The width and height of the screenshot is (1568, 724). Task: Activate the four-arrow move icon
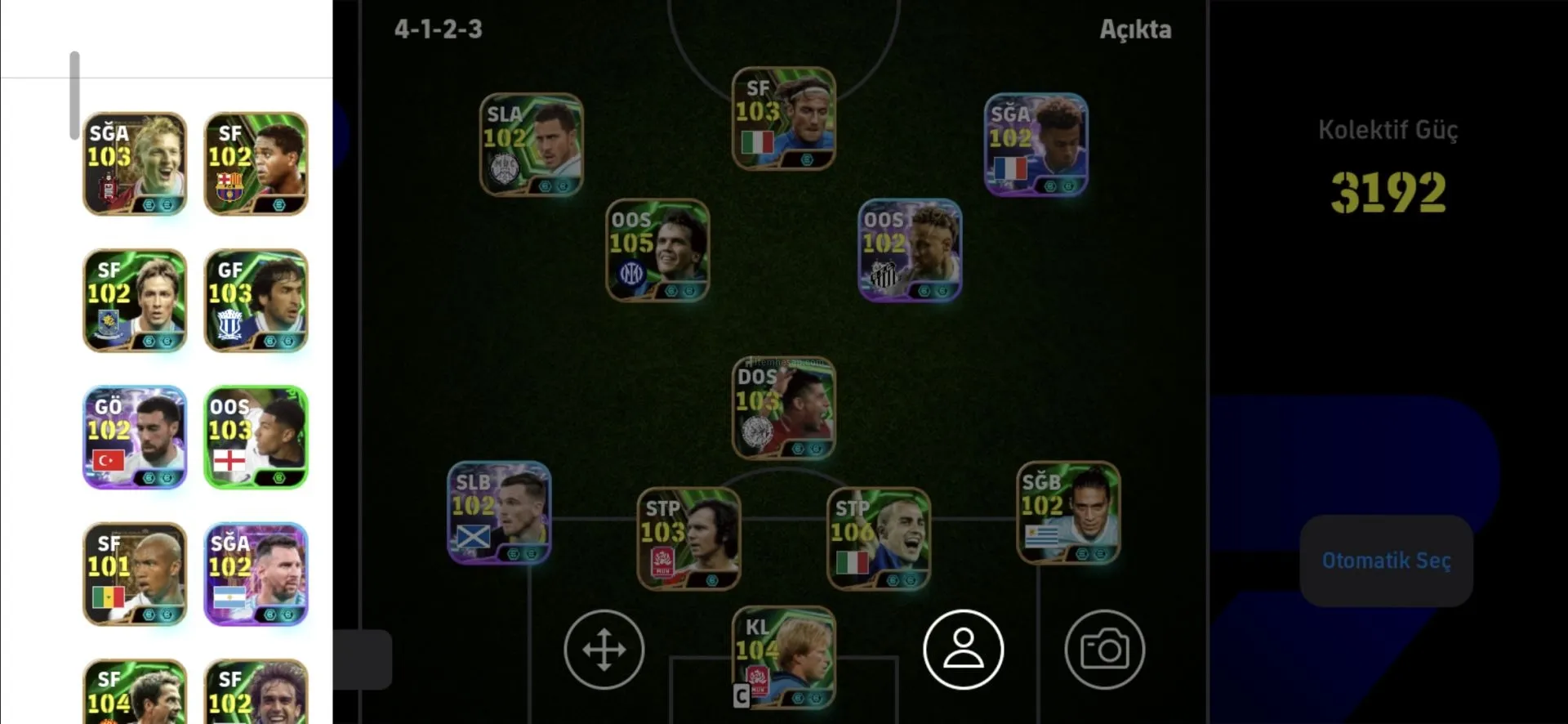[604, 650]
